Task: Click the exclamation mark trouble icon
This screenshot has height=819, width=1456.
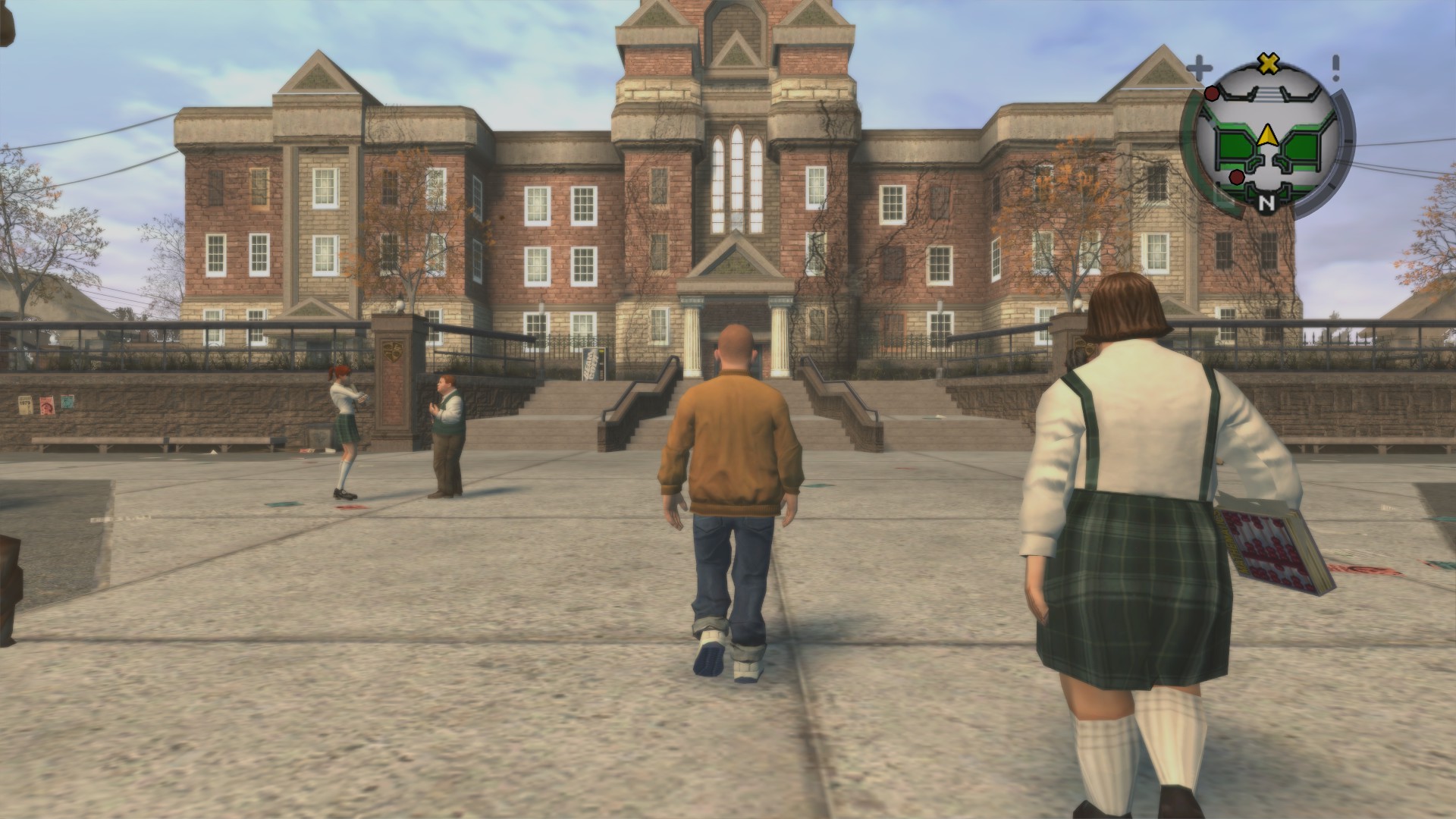Action: tap(1335, 67)
